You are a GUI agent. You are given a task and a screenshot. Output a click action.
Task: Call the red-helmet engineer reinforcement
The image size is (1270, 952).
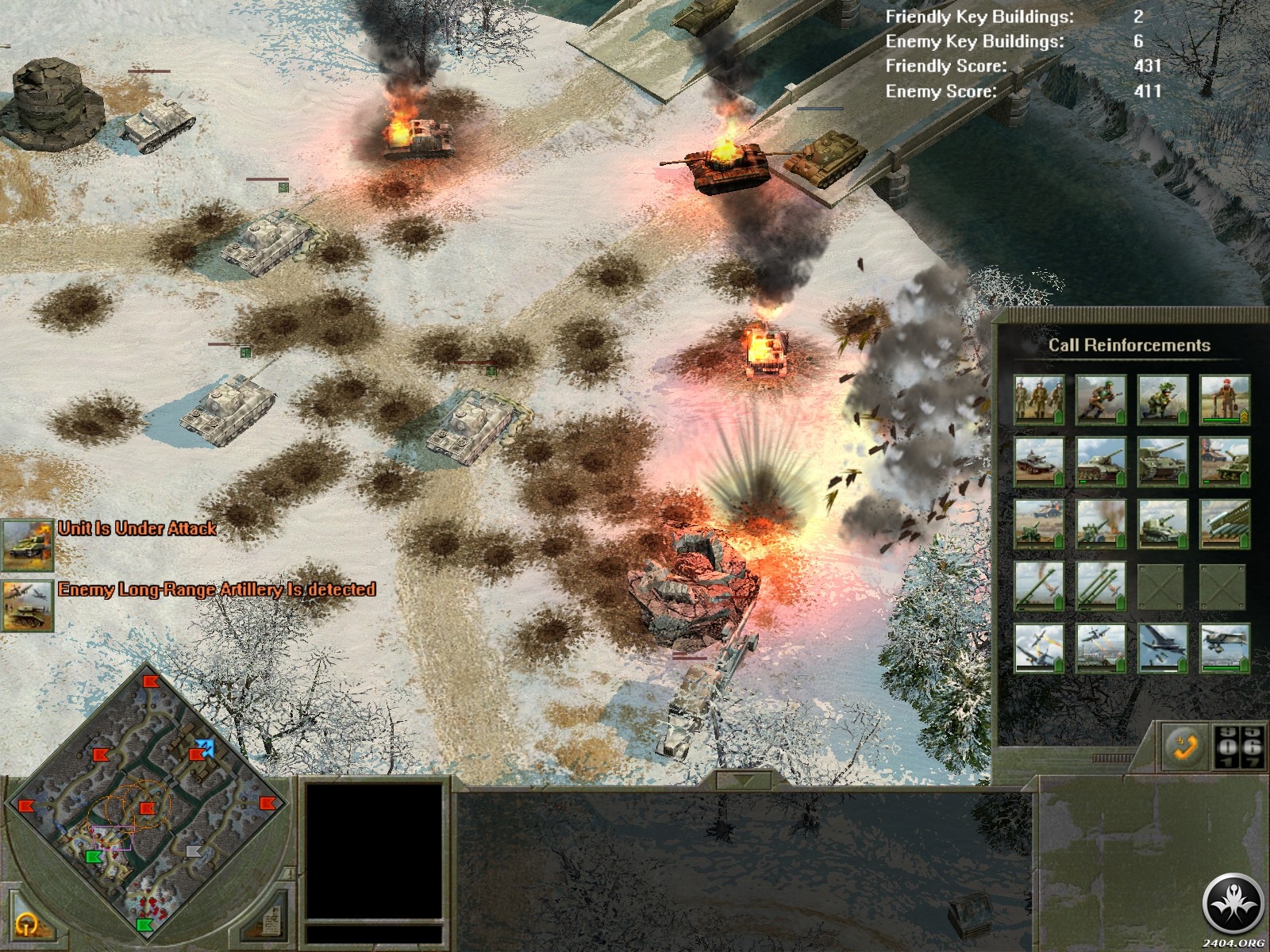point(1224,400)
